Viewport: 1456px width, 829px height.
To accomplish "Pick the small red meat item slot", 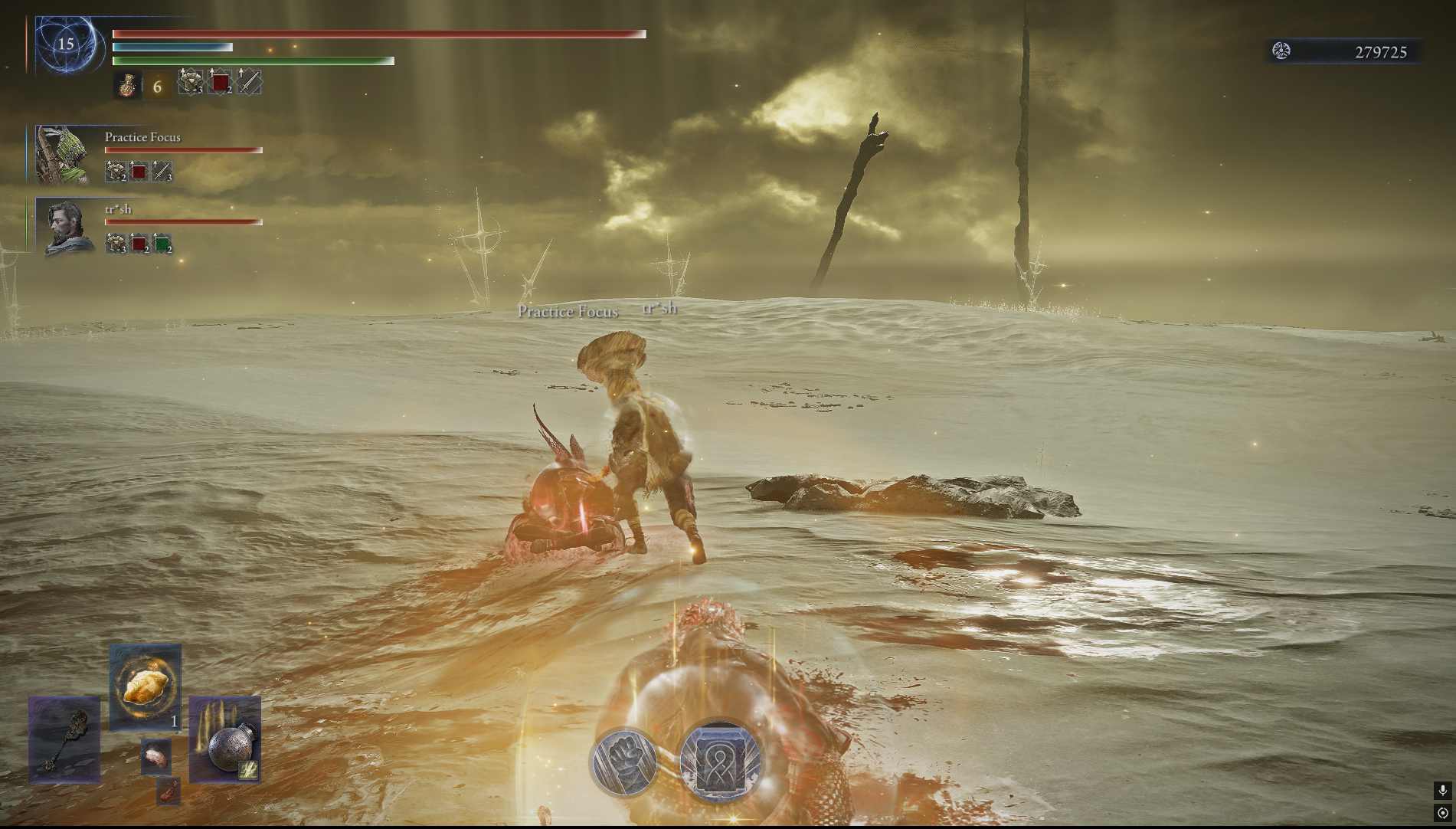I will (x=169, y=791).
